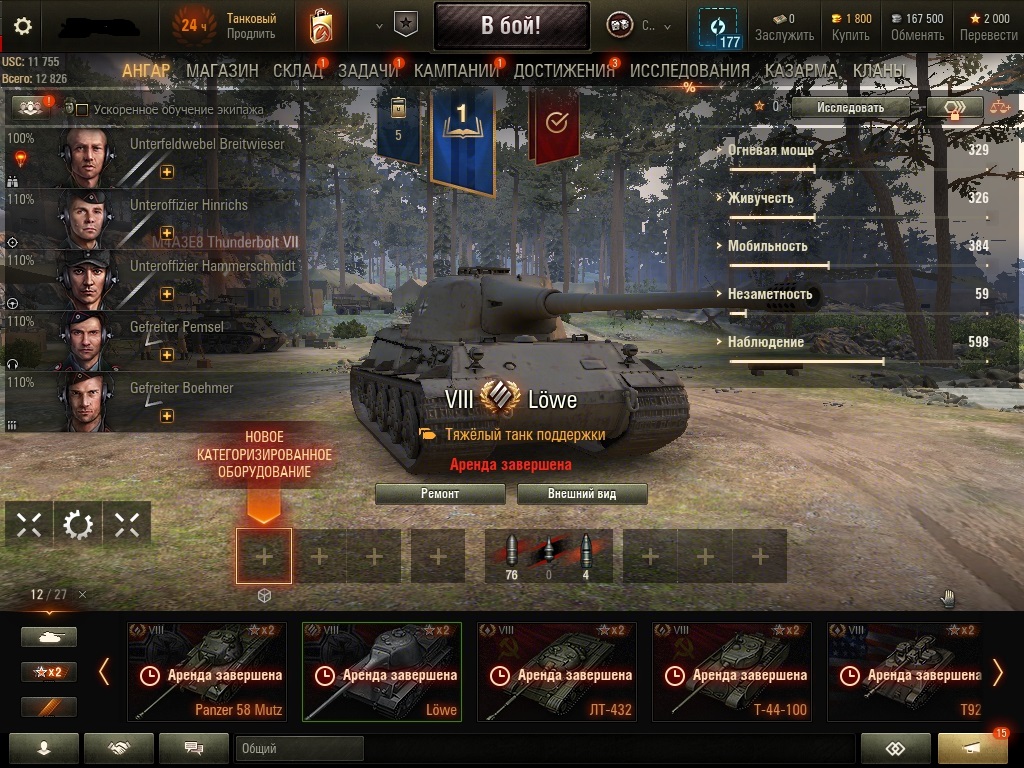Click the Общий chat channel field
The width and height of the screenshot is (1024, 768).
click(300, 748)
